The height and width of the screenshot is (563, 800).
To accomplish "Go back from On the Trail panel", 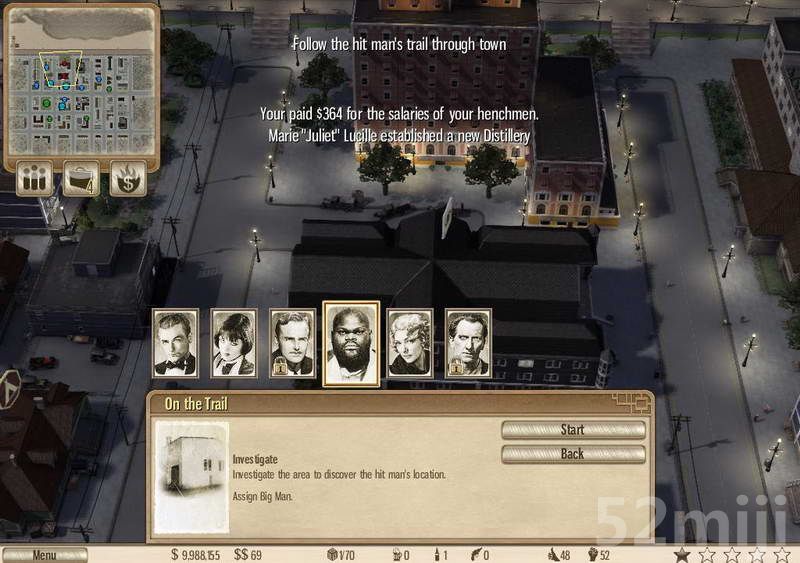I will tap(573, 454).
